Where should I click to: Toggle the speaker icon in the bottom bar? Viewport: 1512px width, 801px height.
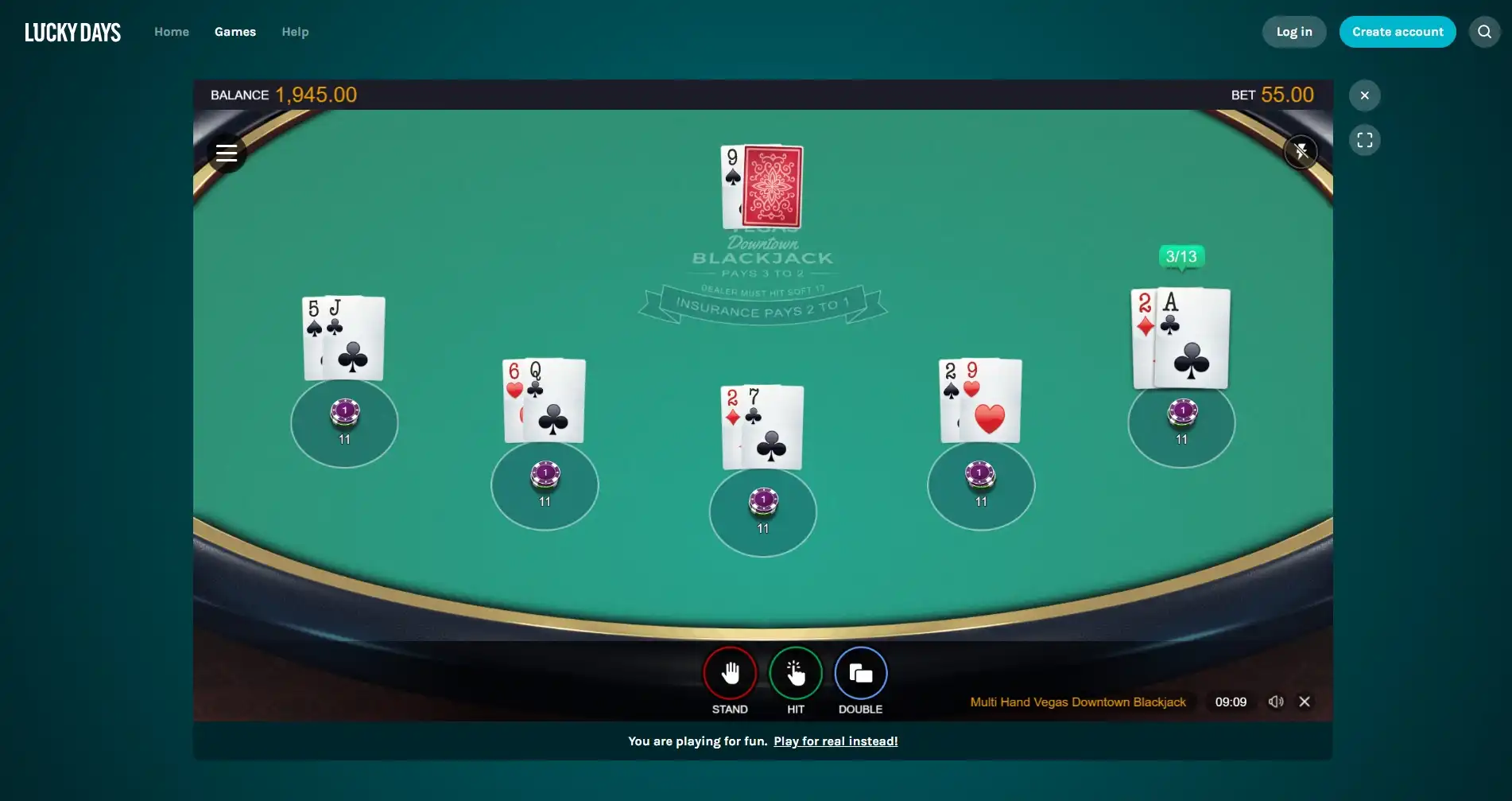pyautogui.click(x=1276, y=702)
